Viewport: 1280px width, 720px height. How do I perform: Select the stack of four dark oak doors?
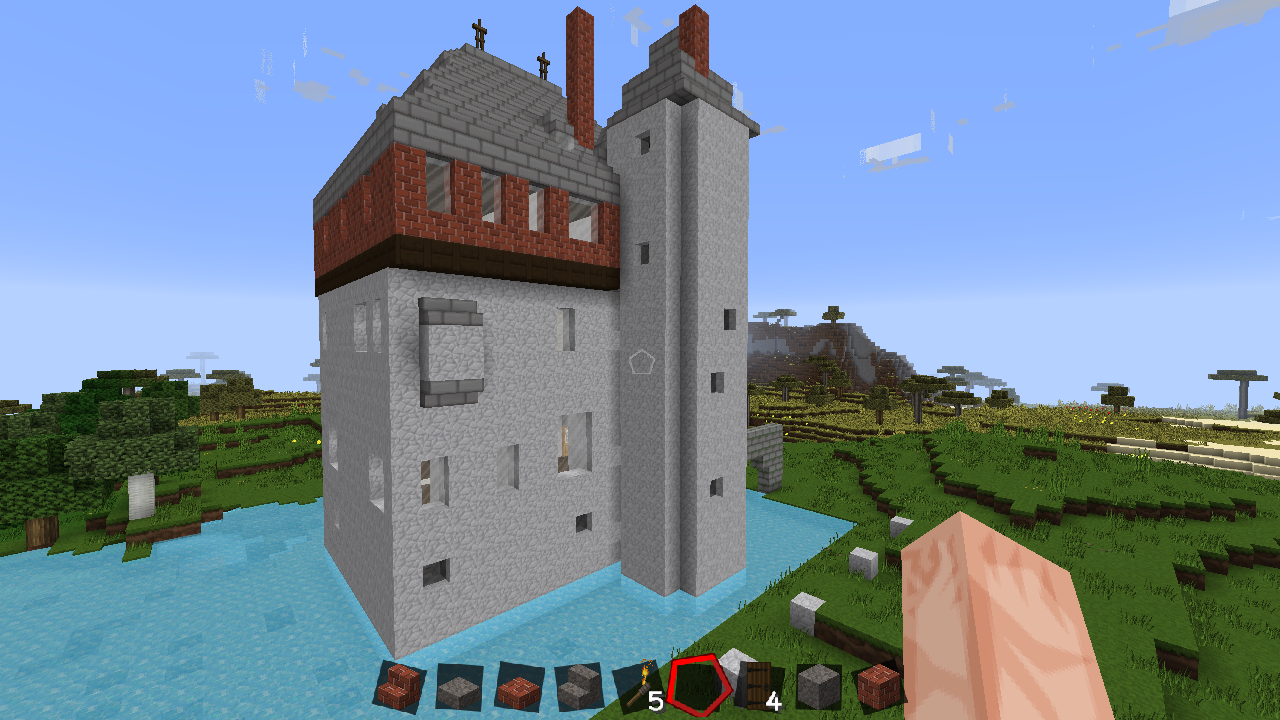point(755,685)
